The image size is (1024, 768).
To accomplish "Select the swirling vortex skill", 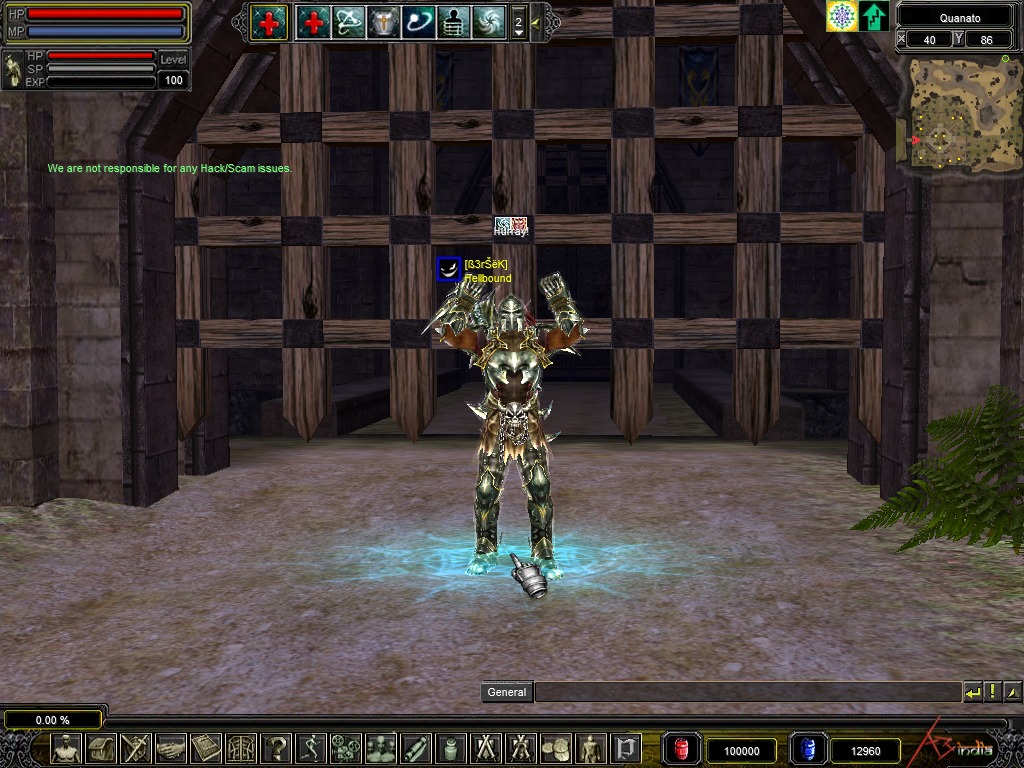I will tap(488, 21).
